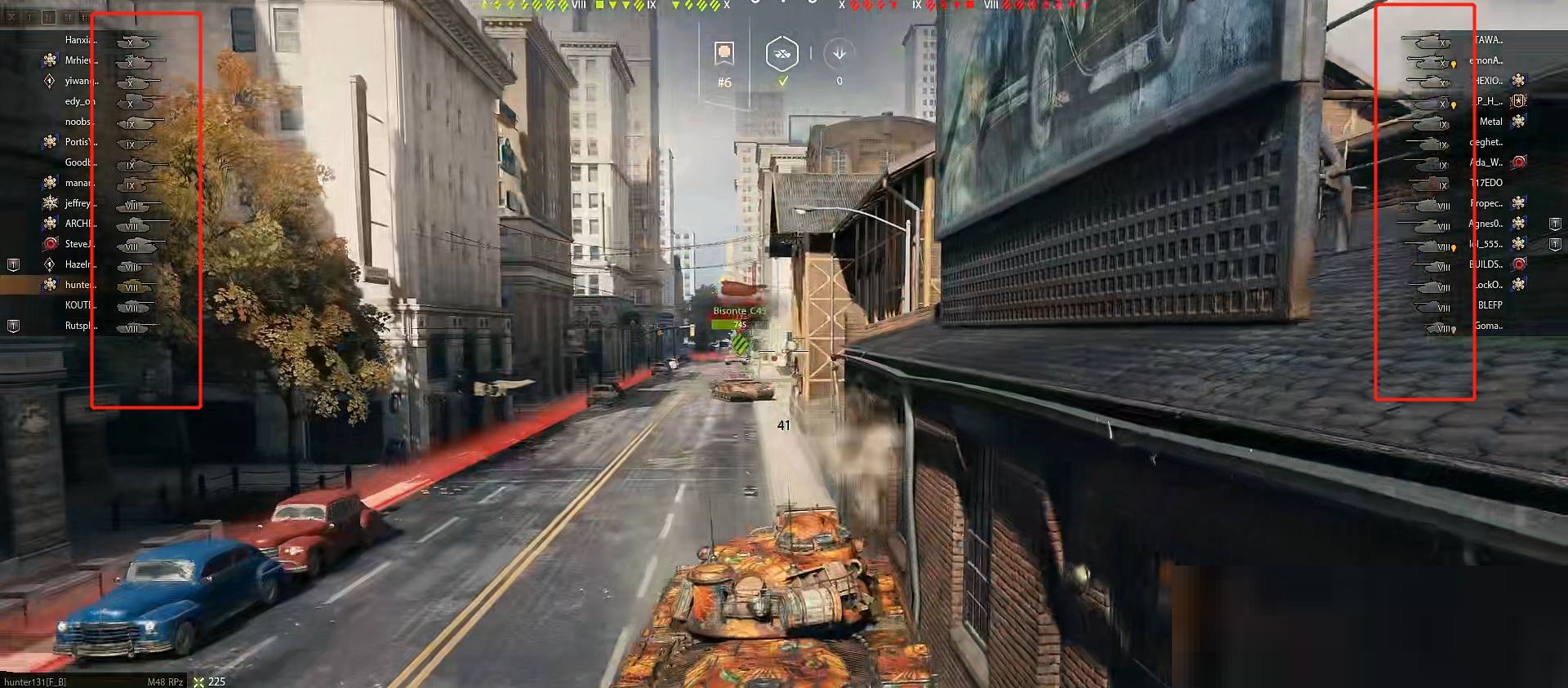The width and height of the screenshot is (1568, 688).
Task: Toggle the lightbulb indicator next to lol_555
Action: [1454, 246]
